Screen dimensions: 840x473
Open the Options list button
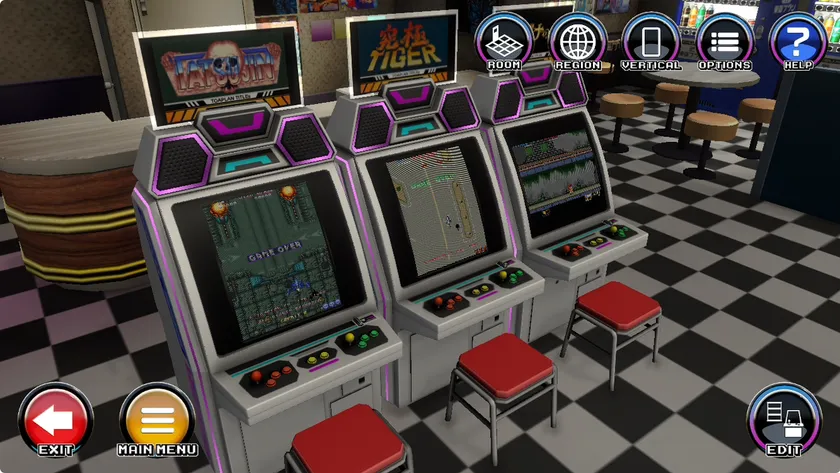725,42
